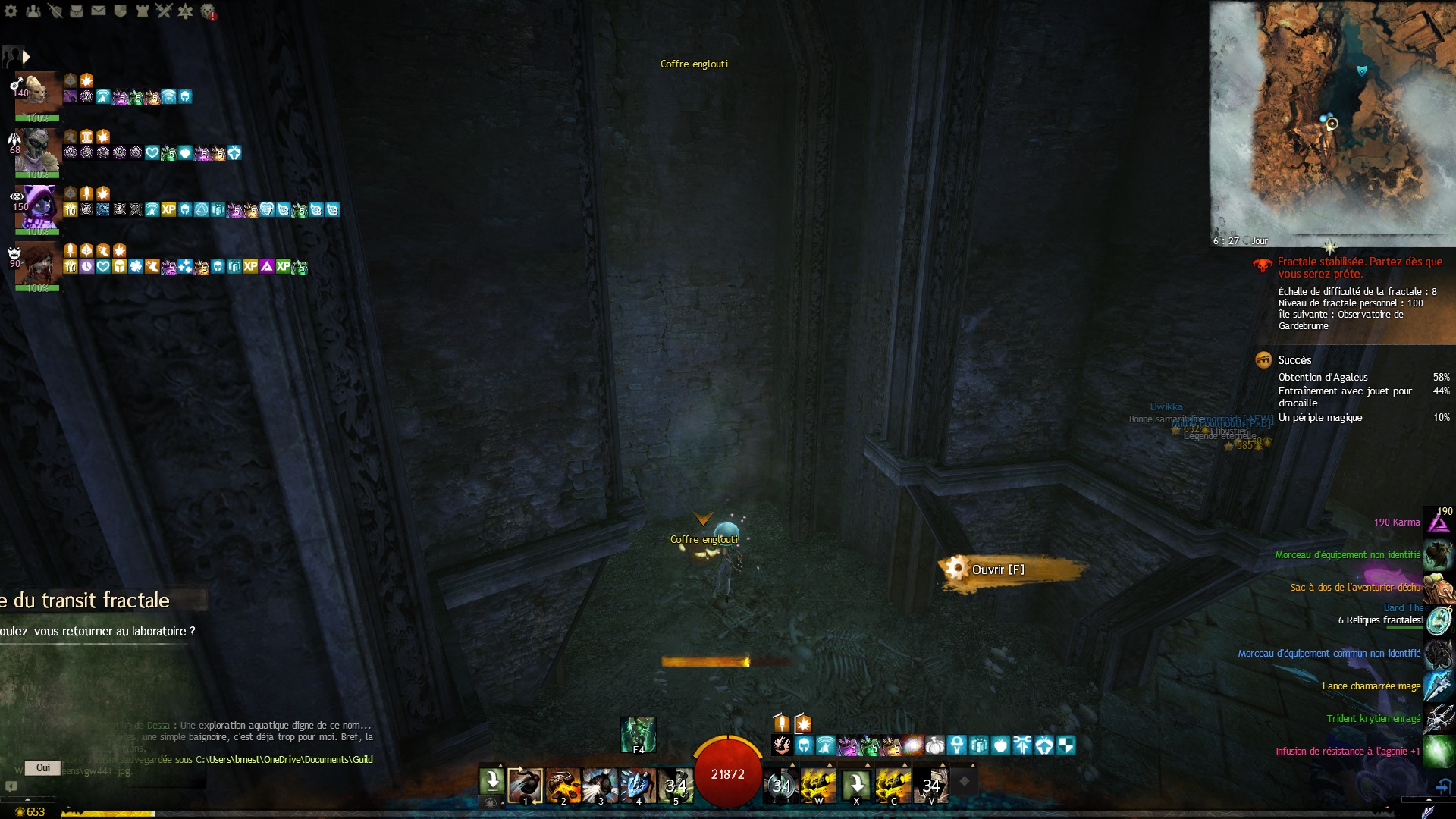Screen dimensions: 1456x819
Task: Select the red-haired party member portrait
Action: [37, 263]
